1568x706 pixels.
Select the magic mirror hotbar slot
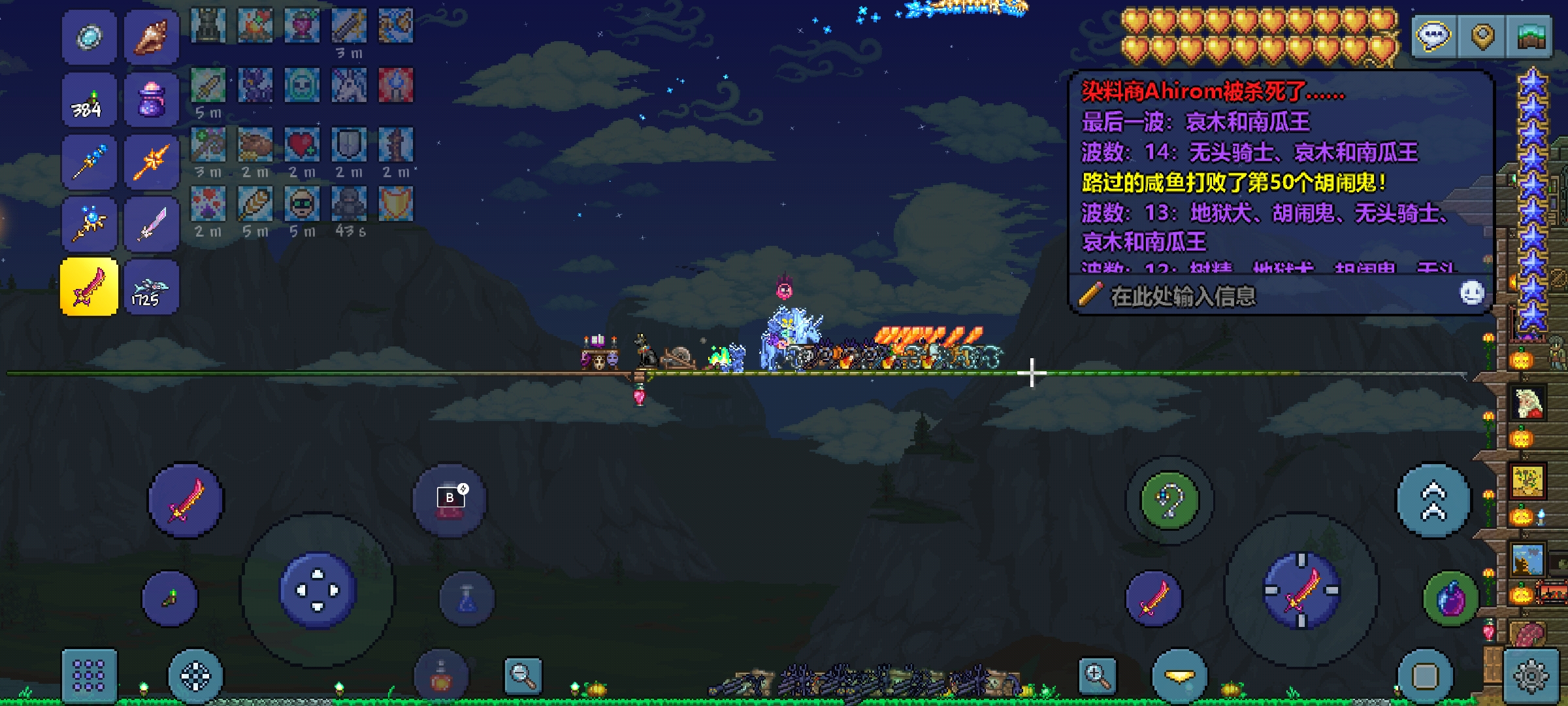[90, 37]
